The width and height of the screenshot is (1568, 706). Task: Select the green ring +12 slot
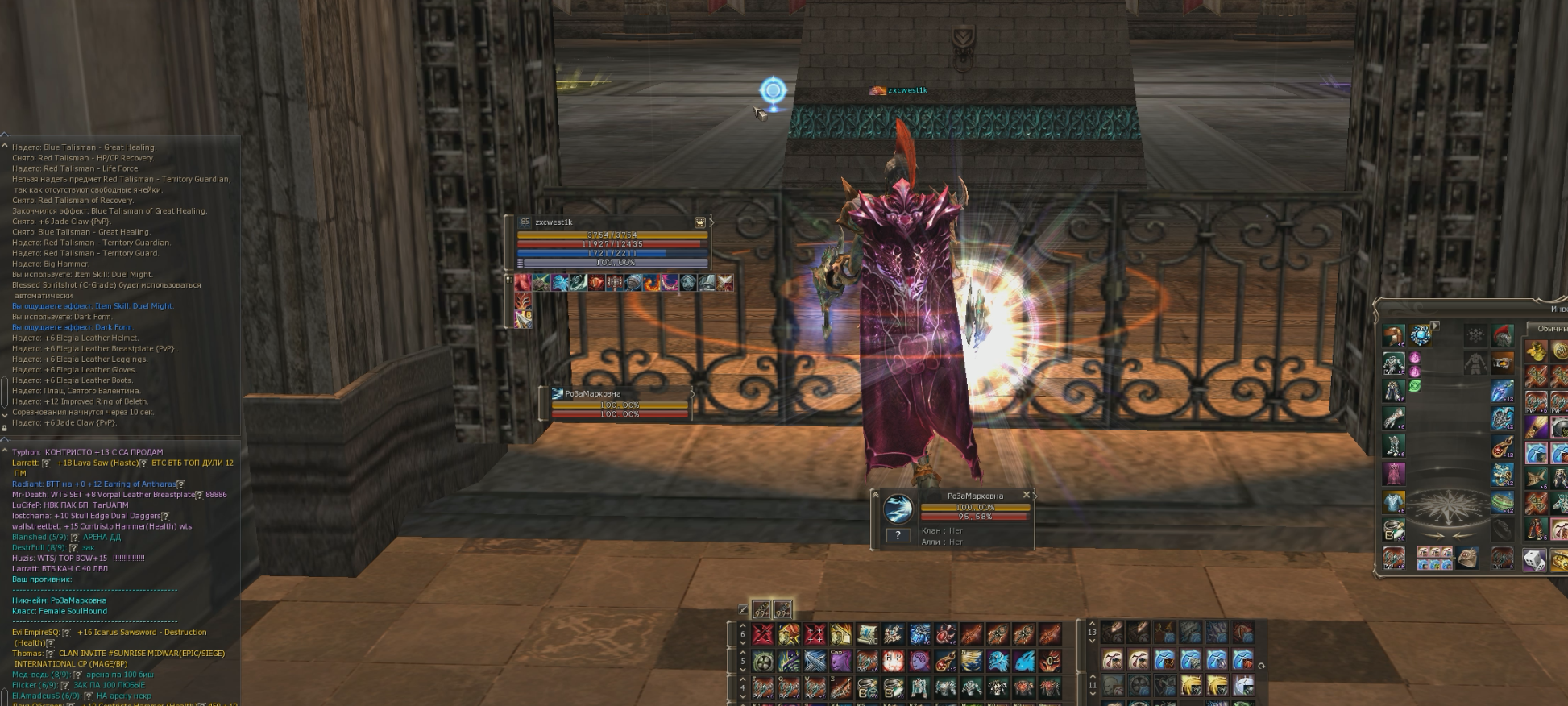point(1501,501)
